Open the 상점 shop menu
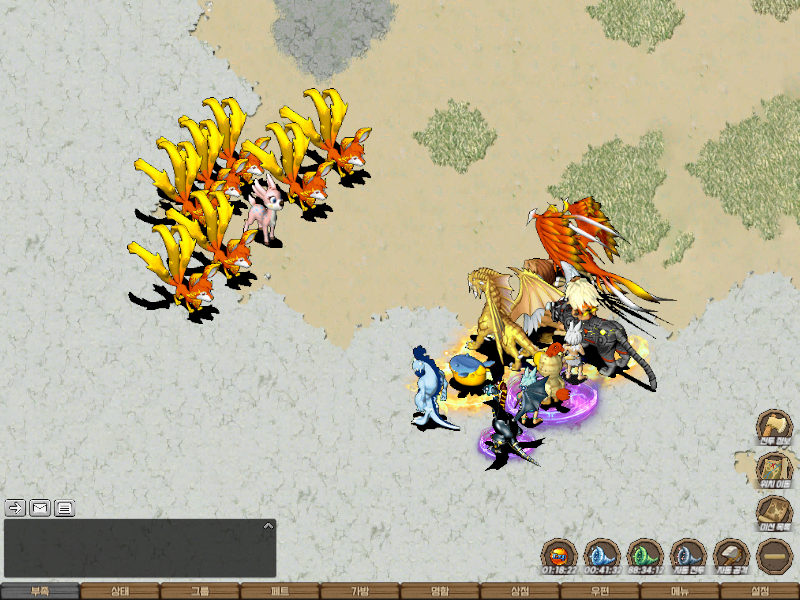This screenshot has width=800, height=600. click(520, 591)
